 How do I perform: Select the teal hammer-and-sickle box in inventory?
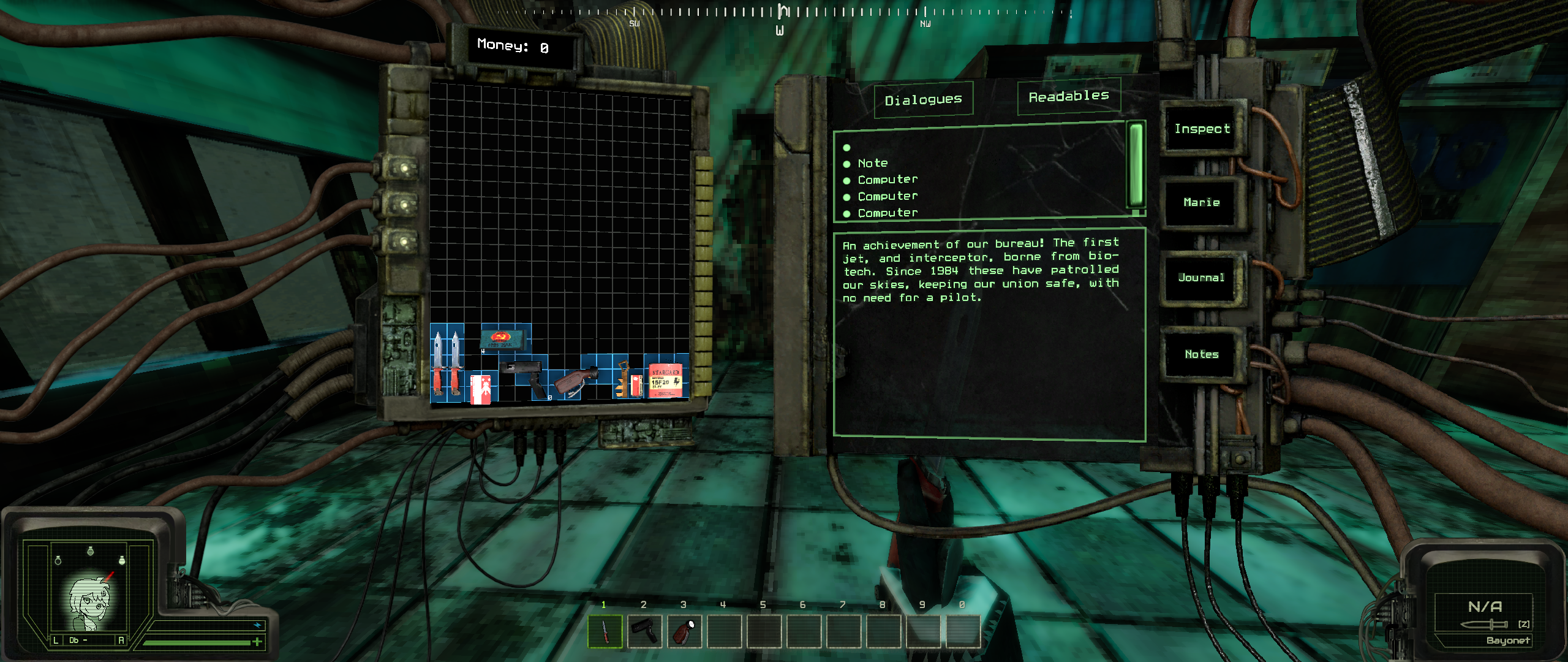[503, 339]
